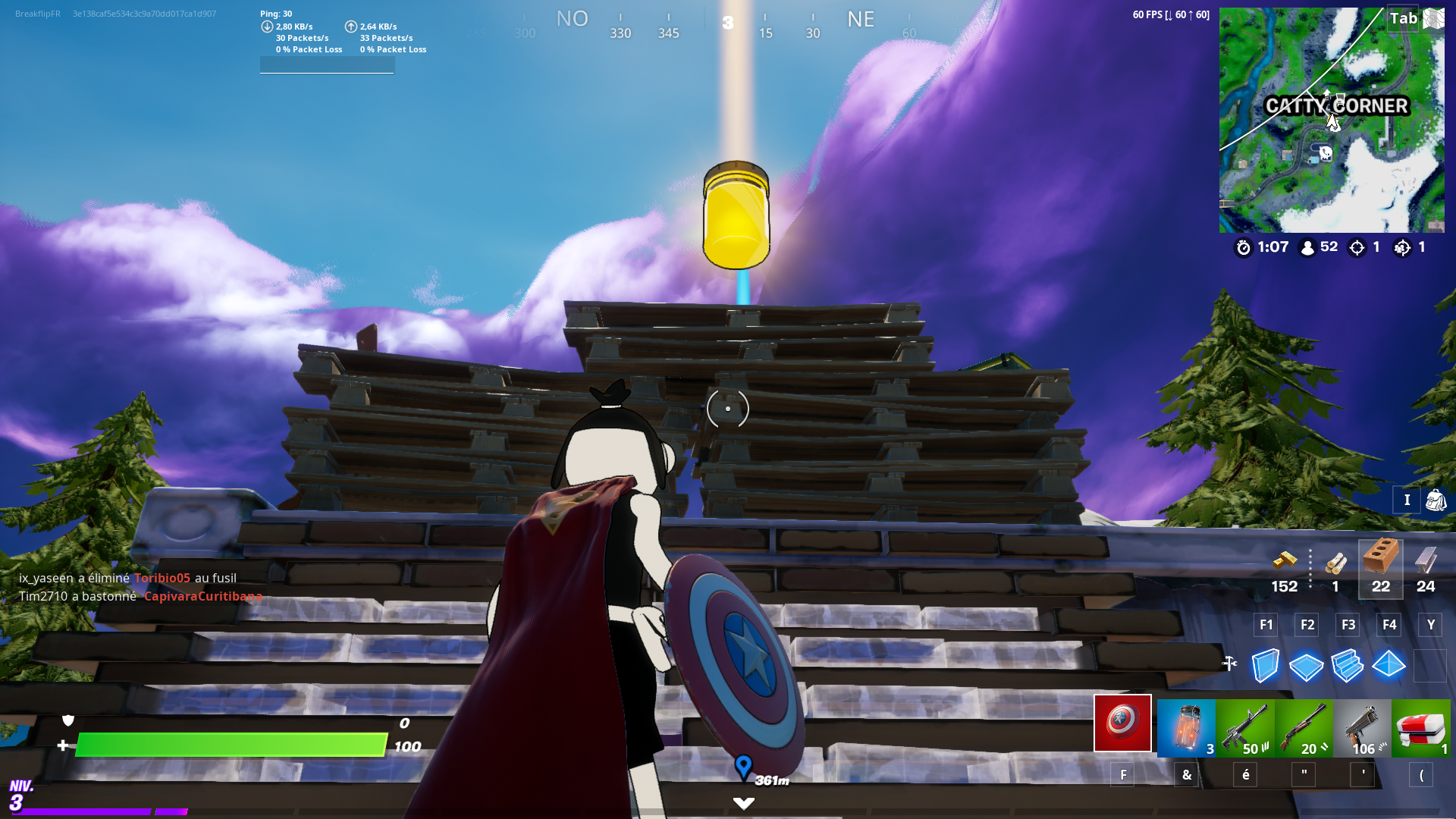Click the players remaining icon showing 52

pos(1306,248)
